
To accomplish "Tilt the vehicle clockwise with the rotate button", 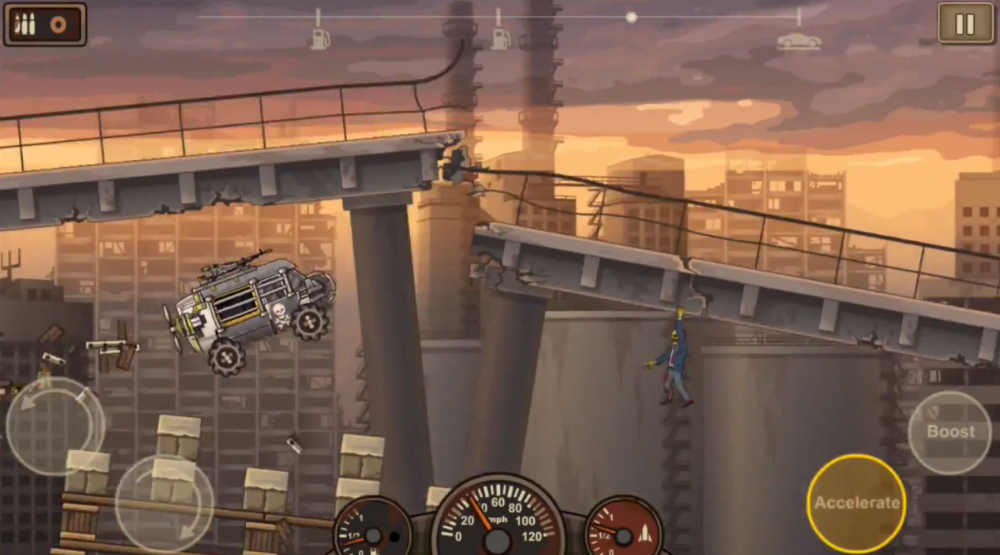I will point(164,503).
